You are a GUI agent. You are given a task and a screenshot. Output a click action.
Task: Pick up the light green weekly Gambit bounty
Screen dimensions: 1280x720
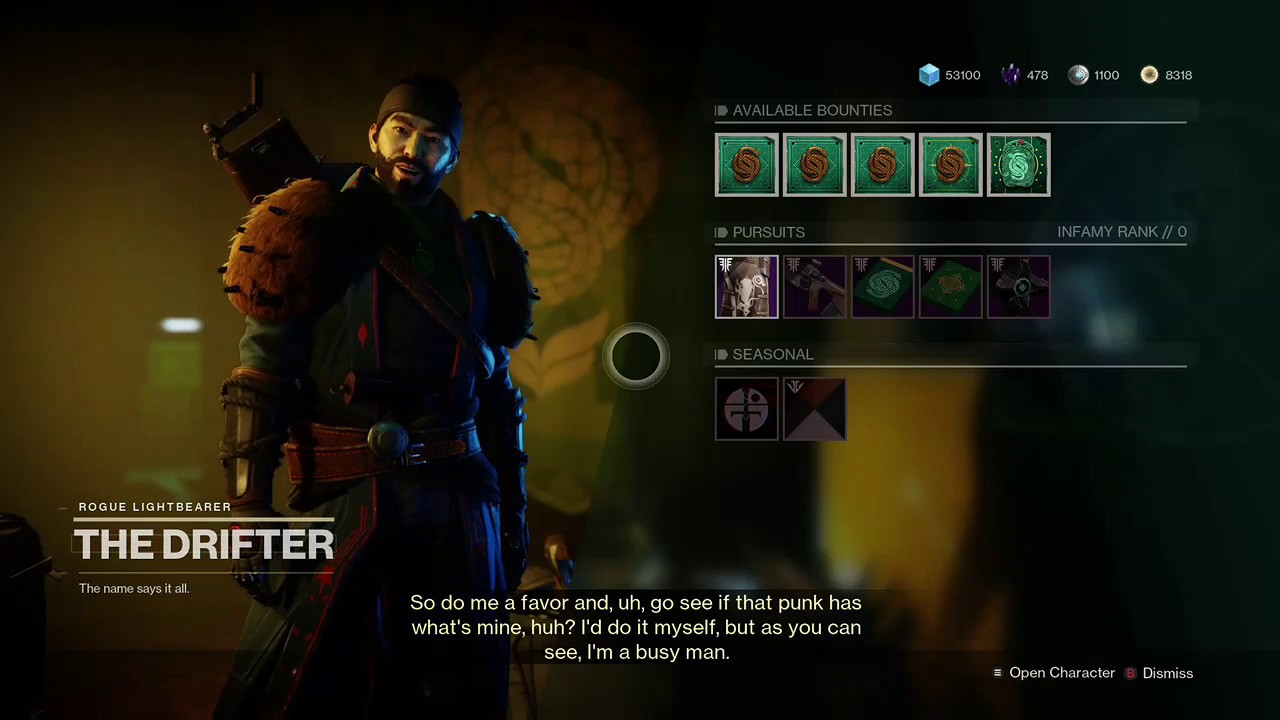pos(1018,164)
